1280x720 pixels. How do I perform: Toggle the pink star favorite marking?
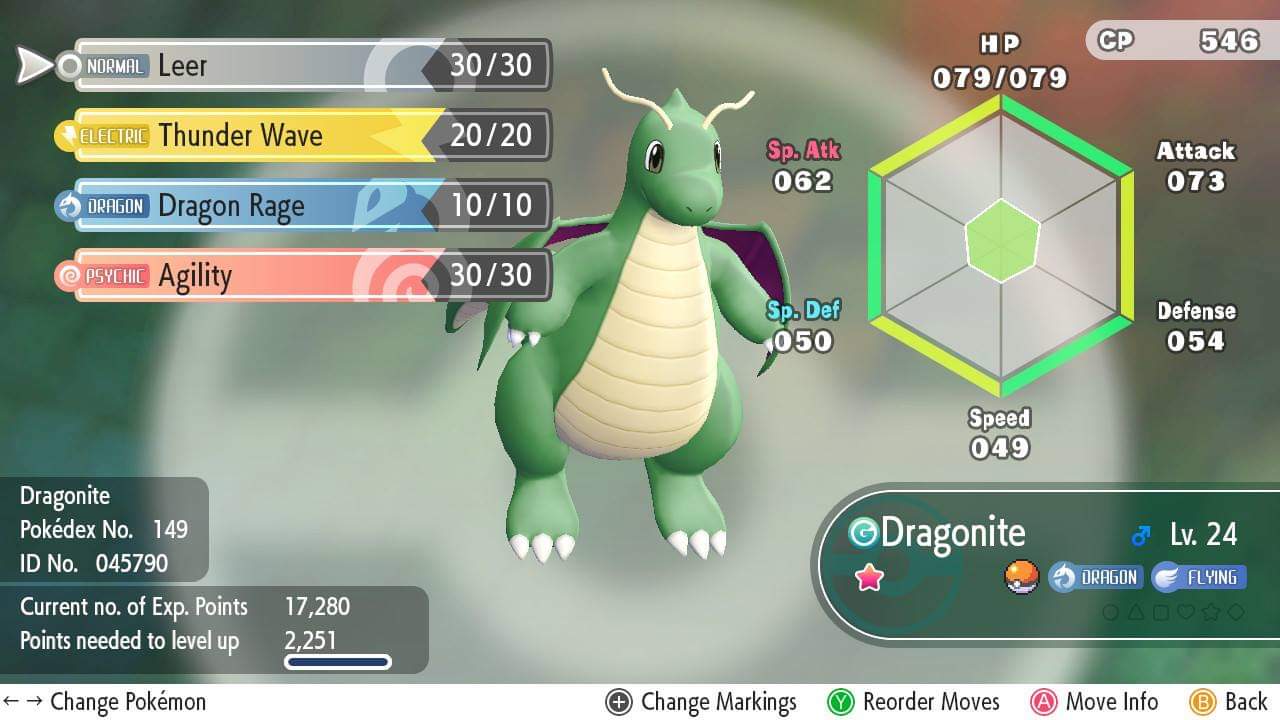[x=870, y=577]
